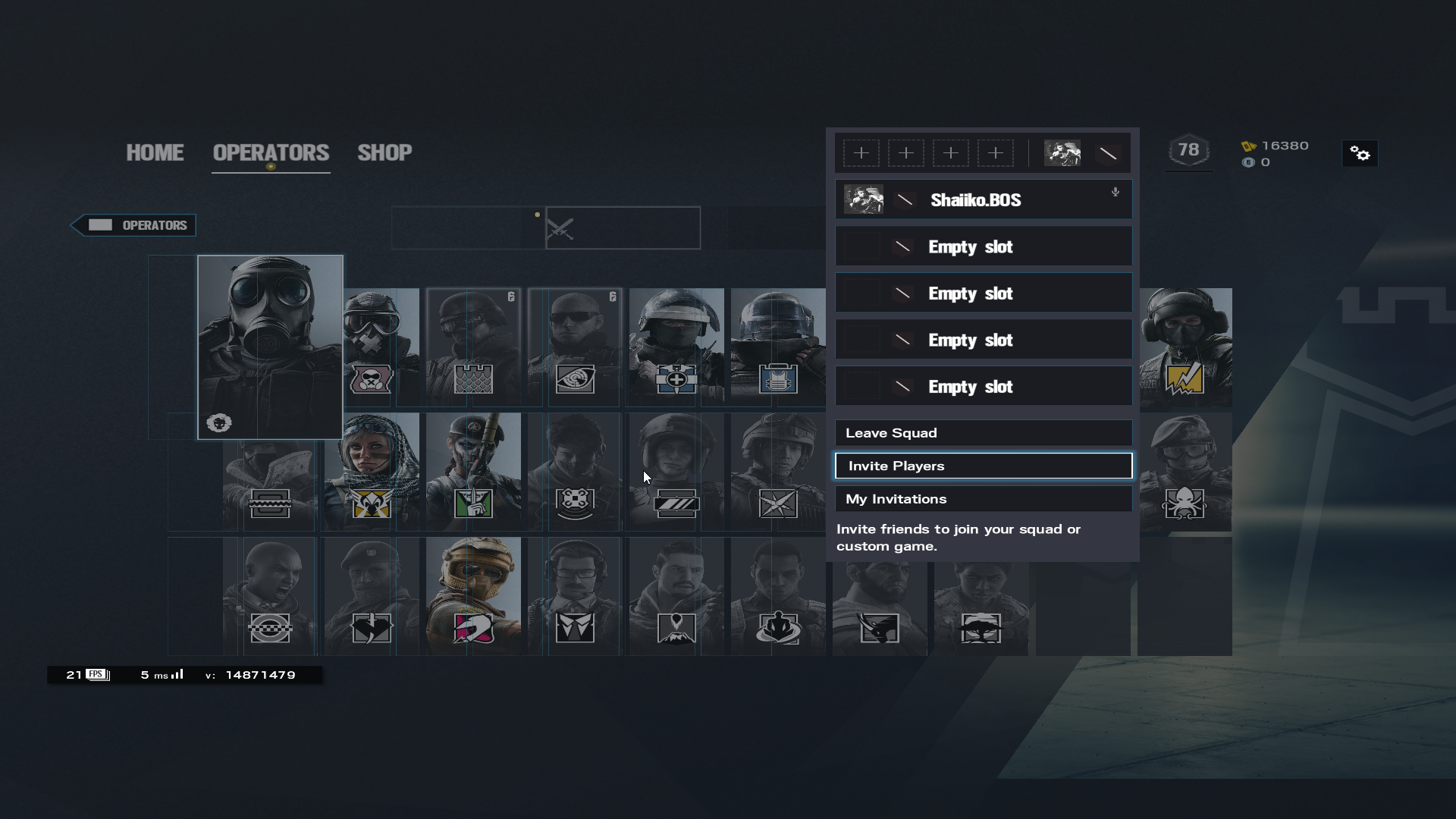The height and width of the screenshot is (819, 1456).
Task: Choose Leave Squad
Action: click(x=983, y=433)
